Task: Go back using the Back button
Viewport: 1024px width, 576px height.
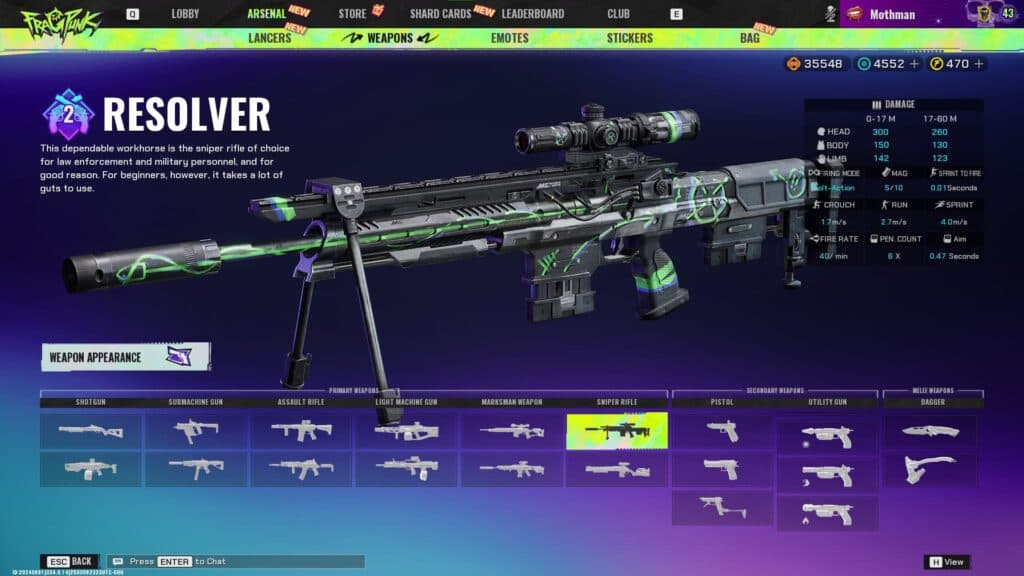Action: 70,562
